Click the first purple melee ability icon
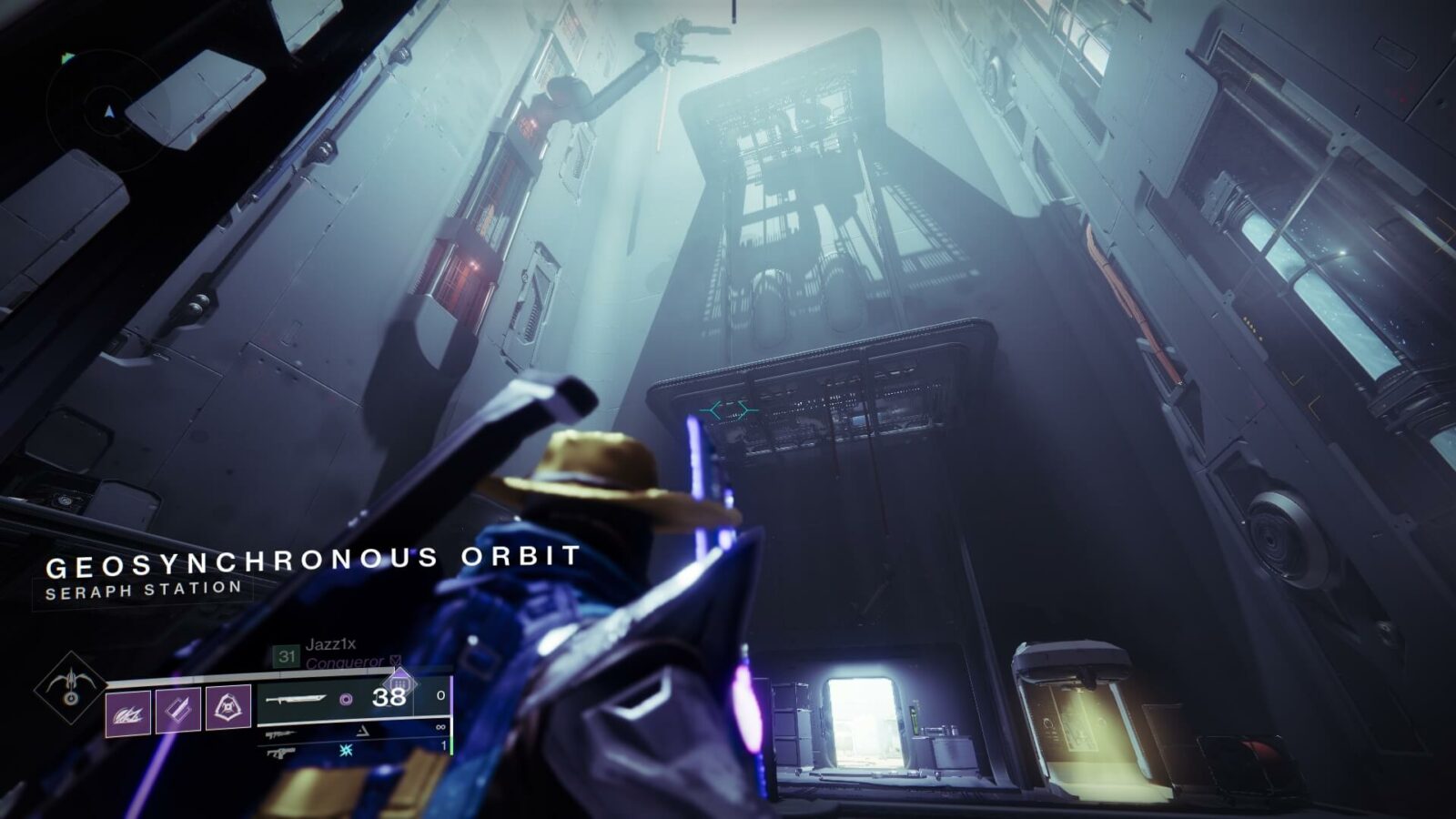Image resolution: width=1456 pixels, height=819 pixels. 126,712
